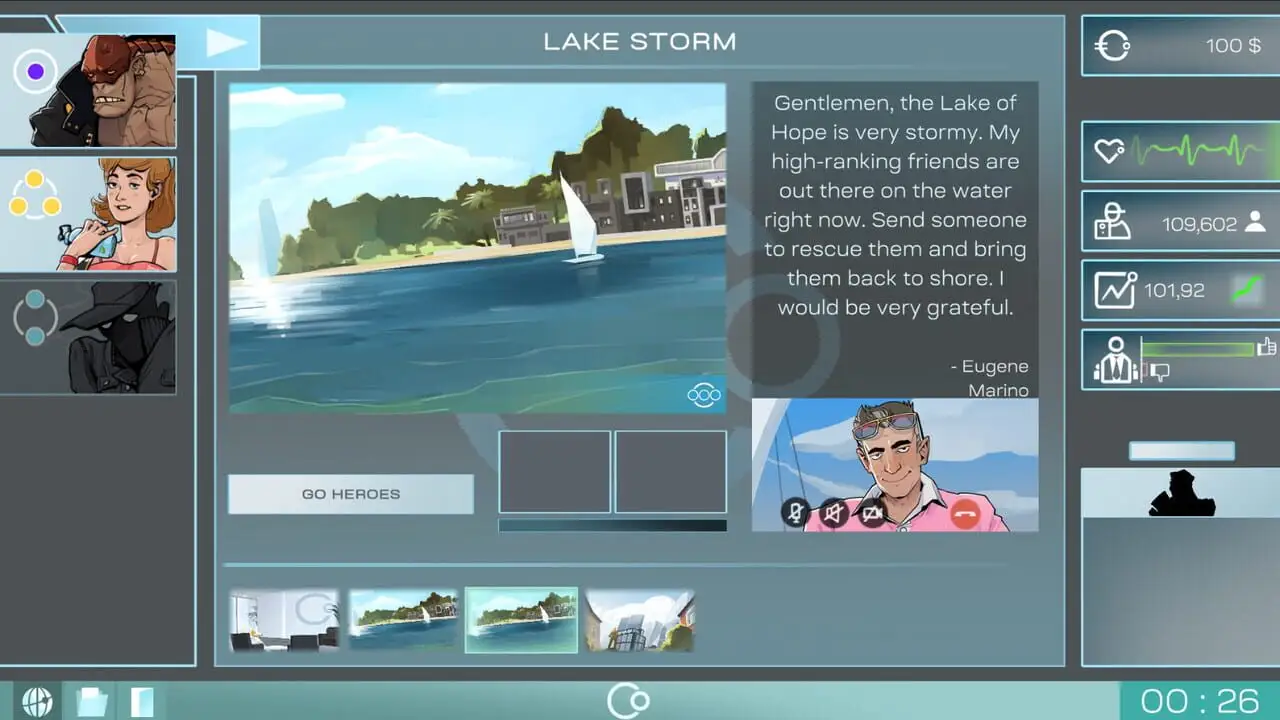1280x720 pixels.
Task: Open the money balance panel
Action: [x=1180, y=46]
